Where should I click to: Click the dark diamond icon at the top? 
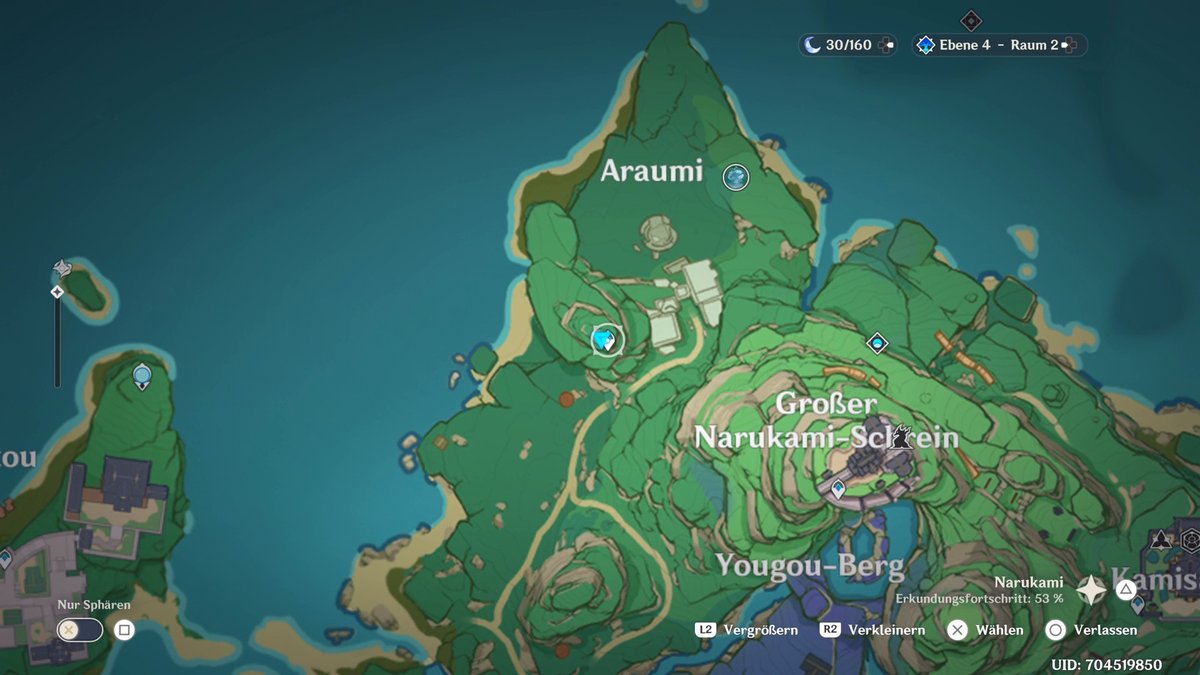point(970,21)
